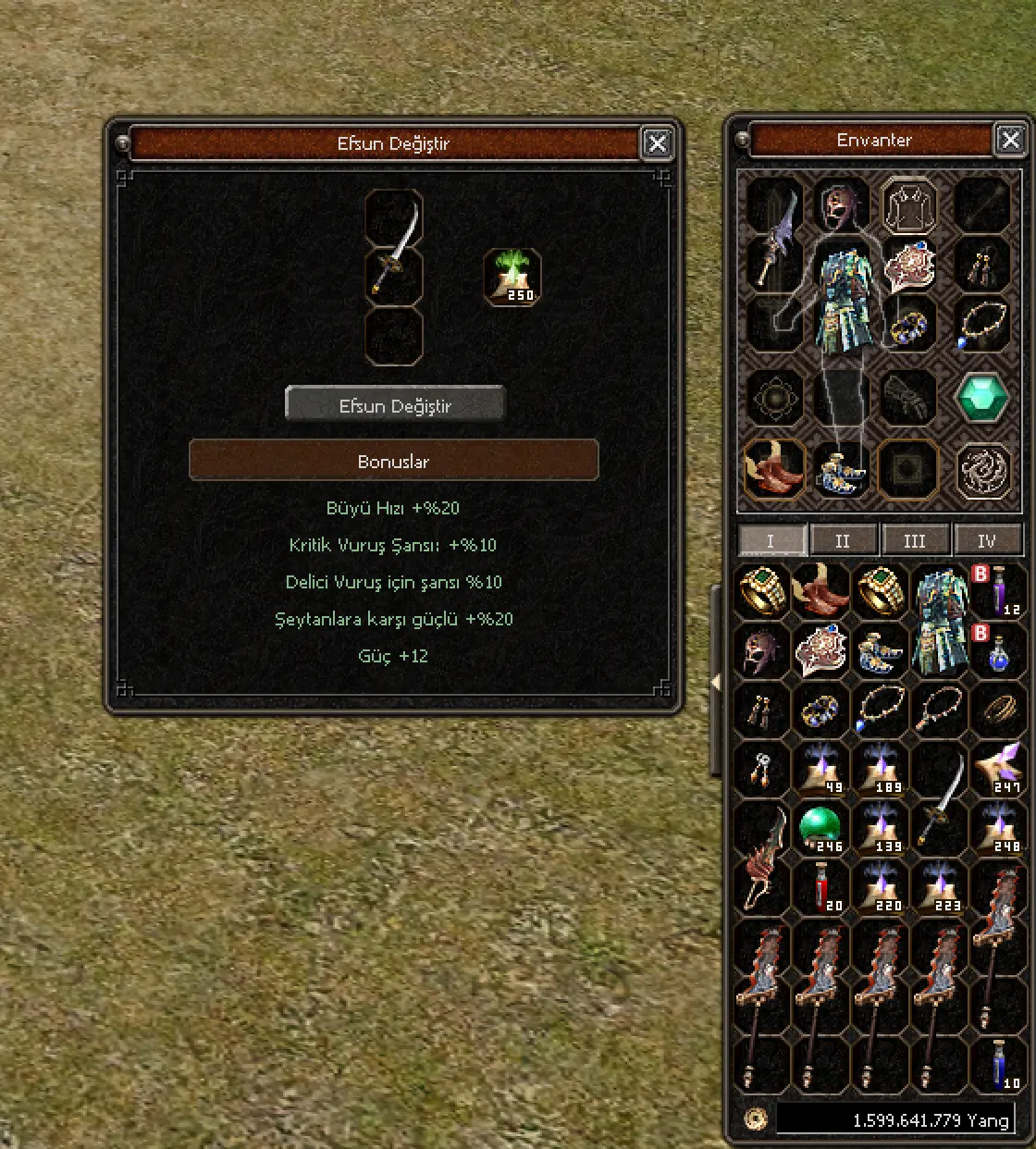Close the Efsun Değiştir window
This screenshot has height=1149, width=1036.
click(657, 143)
